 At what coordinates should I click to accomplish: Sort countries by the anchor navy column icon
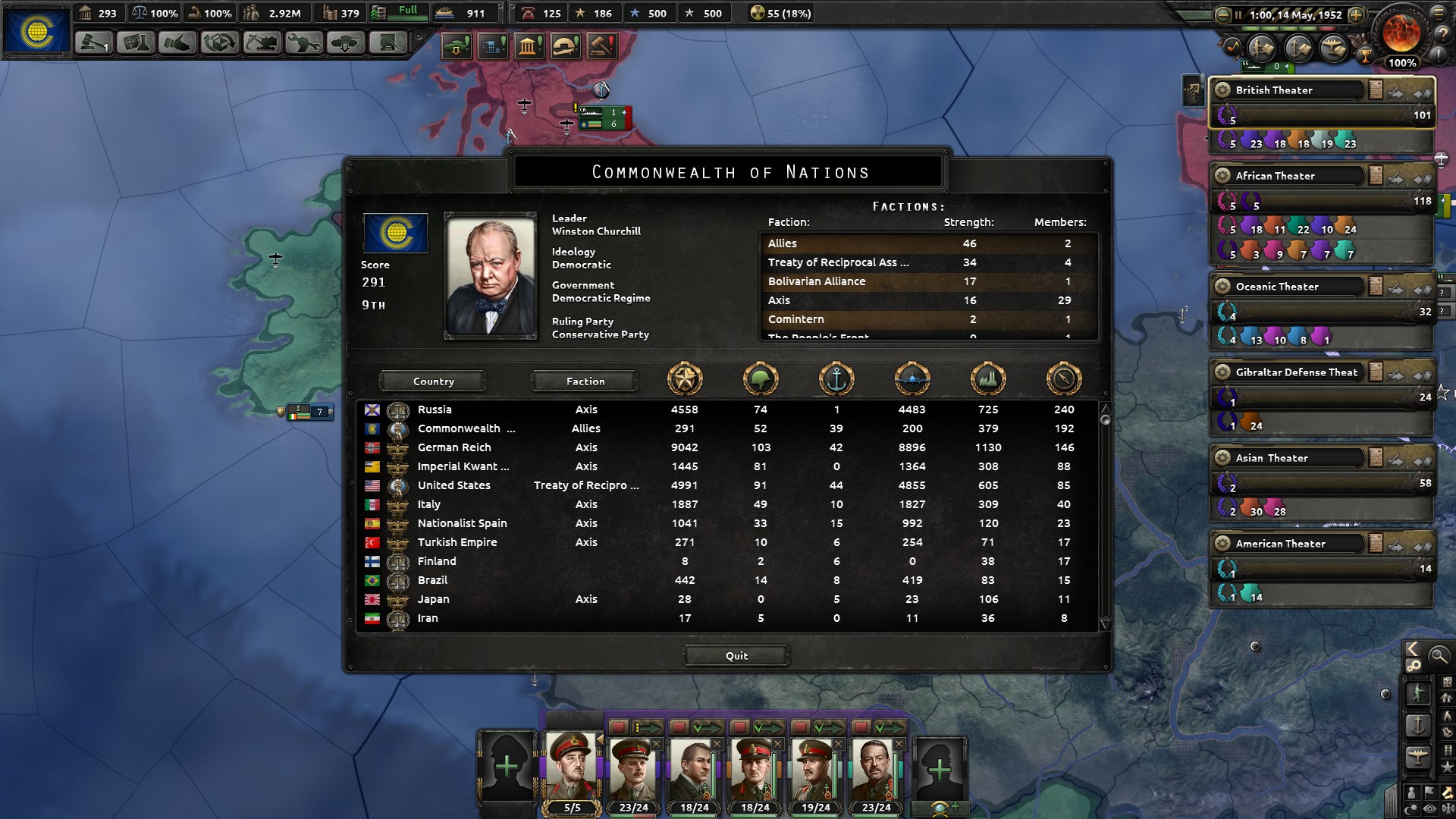pos(836,379)
